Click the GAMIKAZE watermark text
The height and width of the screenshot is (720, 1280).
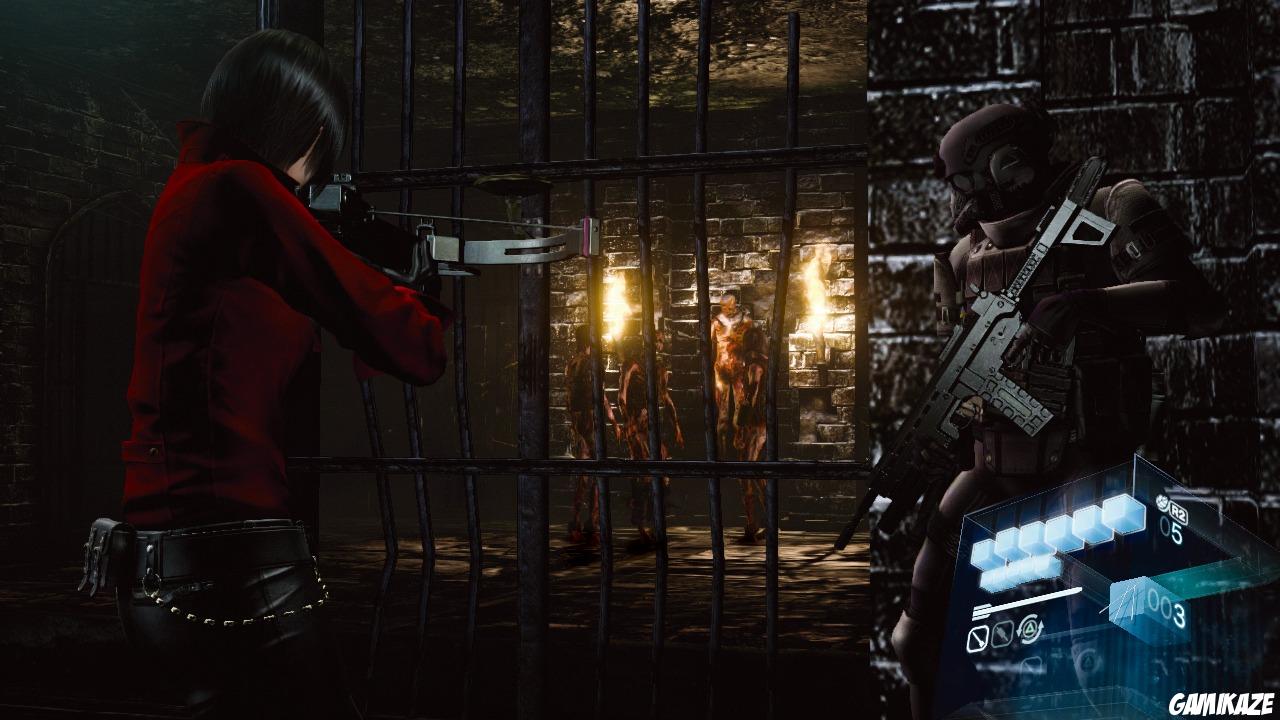[1222, 702]
